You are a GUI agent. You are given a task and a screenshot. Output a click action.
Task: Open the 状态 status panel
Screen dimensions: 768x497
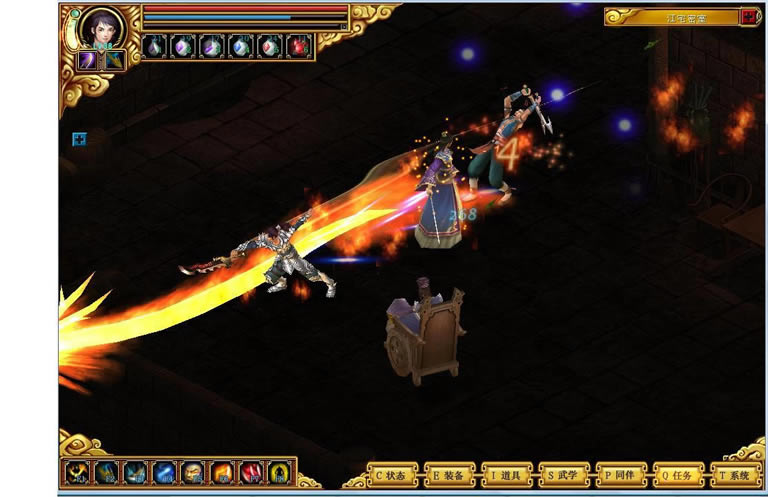392,474
